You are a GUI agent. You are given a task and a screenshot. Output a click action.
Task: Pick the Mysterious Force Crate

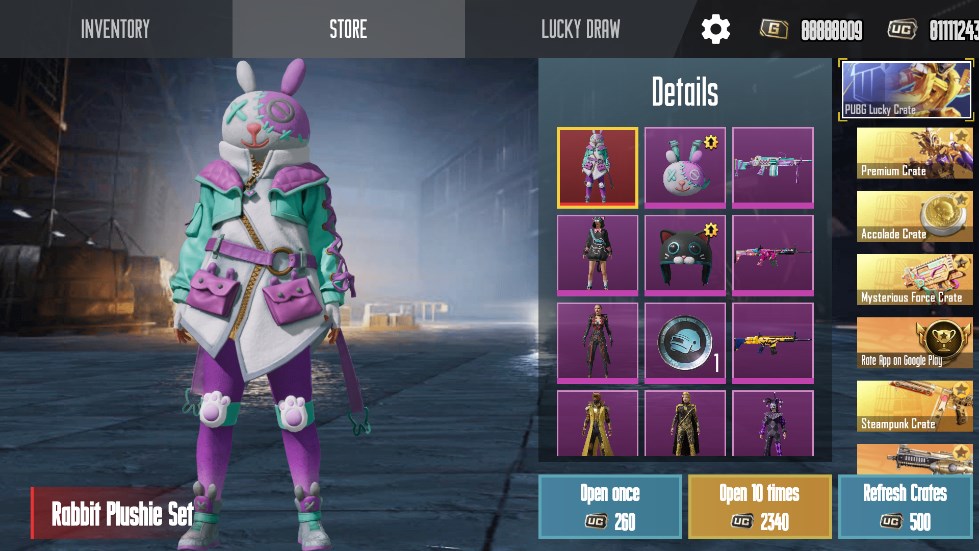click(x=916, y=280)
